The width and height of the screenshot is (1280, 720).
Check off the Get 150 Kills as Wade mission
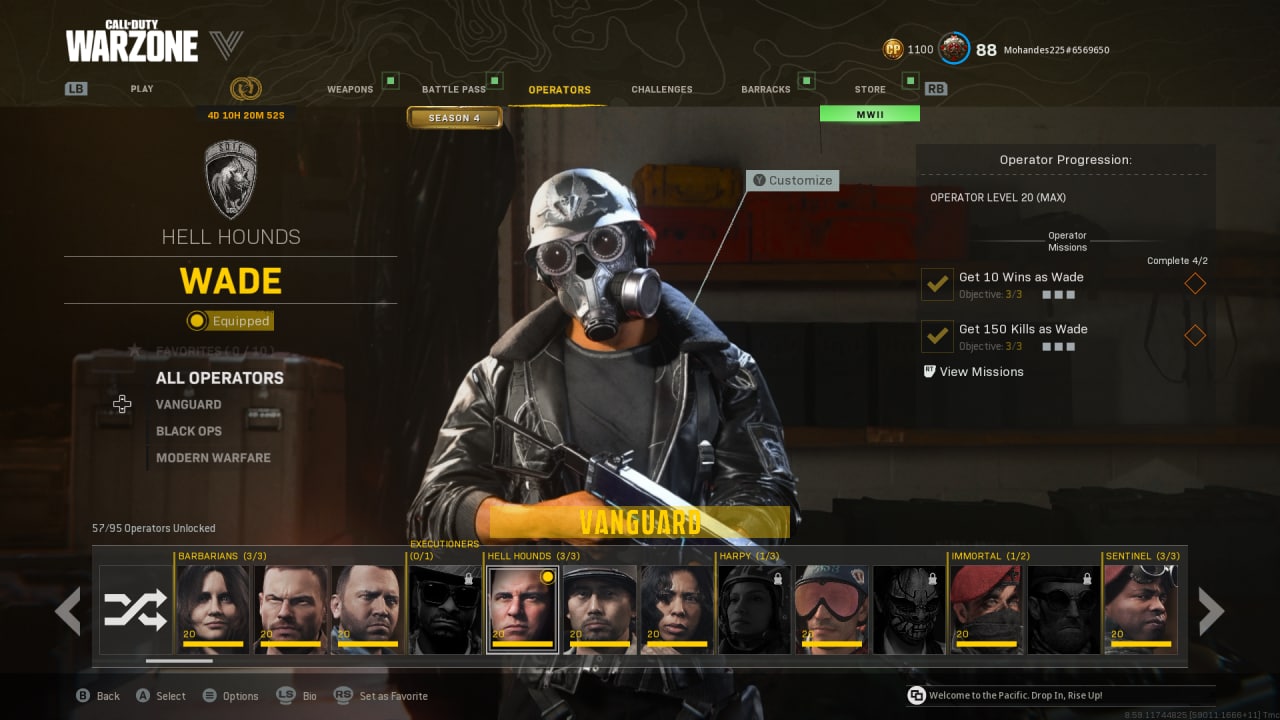coord(936,336)
